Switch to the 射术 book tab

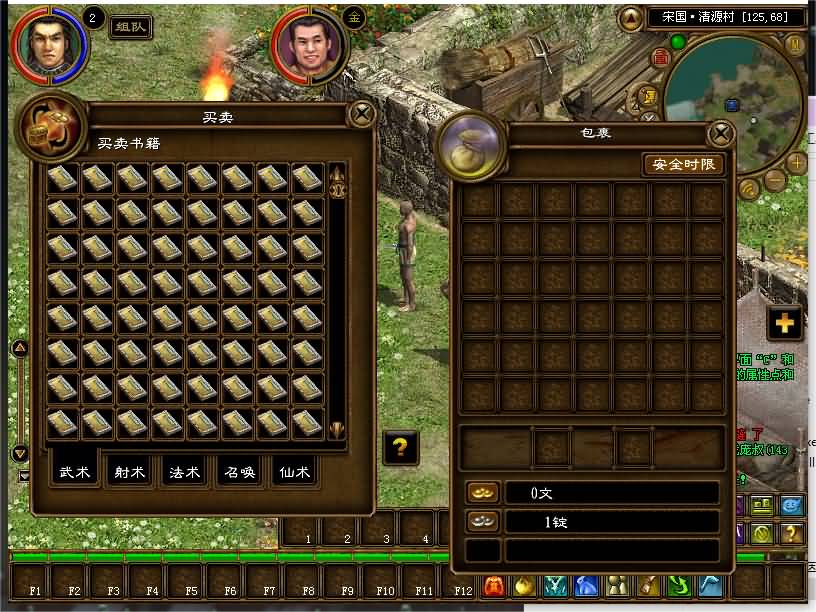tap(130, 471)
